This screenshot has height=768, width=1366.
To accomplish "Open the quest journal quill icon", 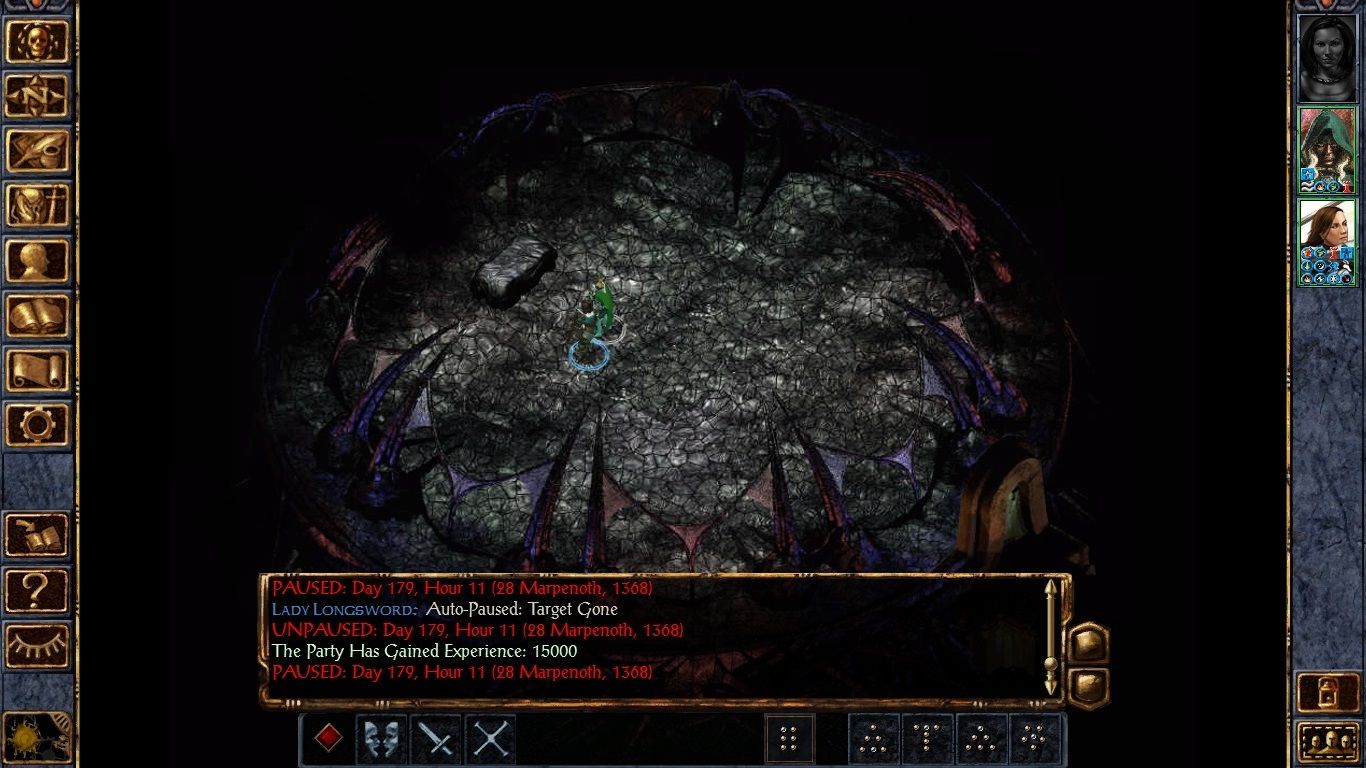I will 38,150.
